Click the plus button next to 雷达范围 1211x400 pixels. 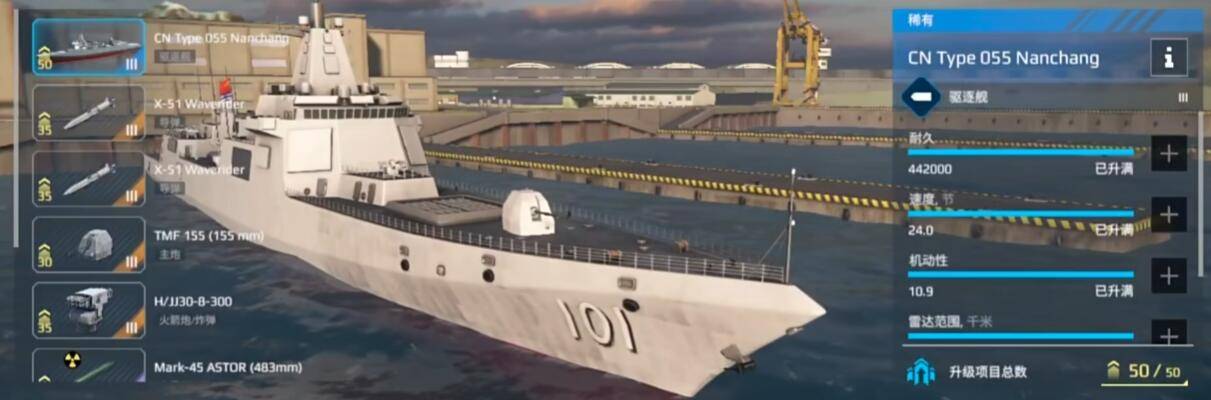(1168, 333)
